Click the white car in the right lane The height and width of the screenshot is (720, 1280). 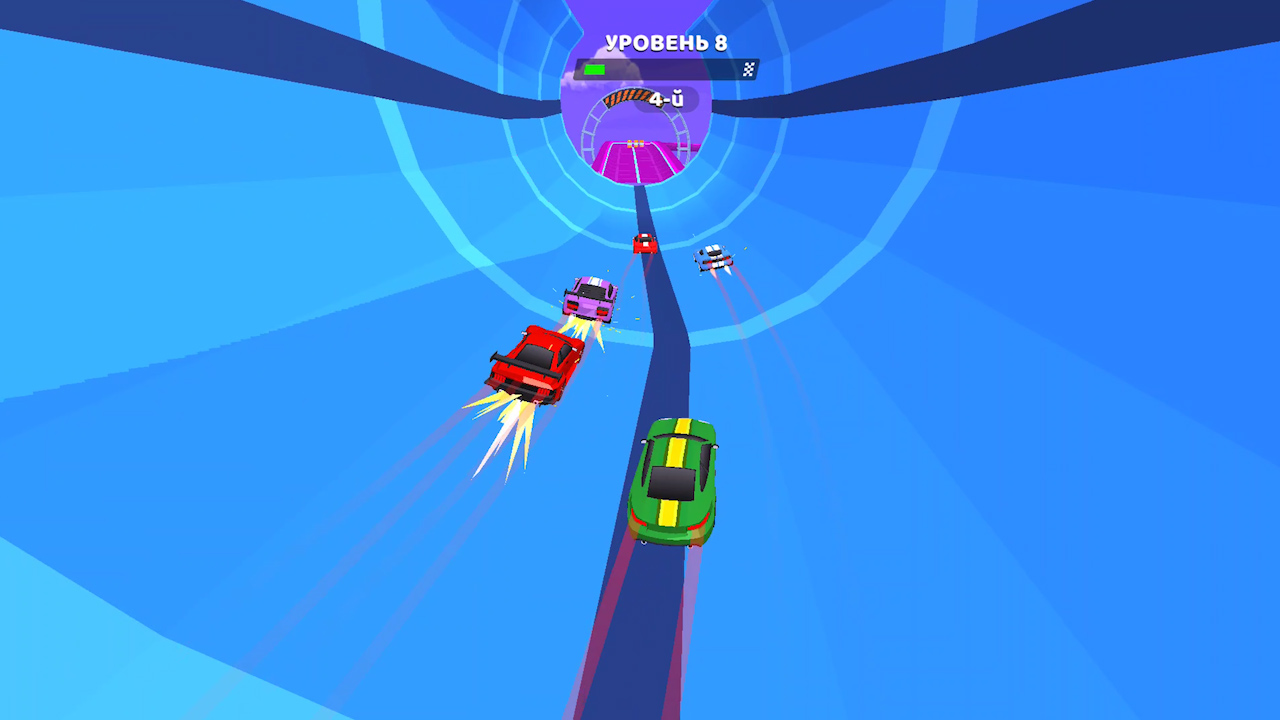712,255
